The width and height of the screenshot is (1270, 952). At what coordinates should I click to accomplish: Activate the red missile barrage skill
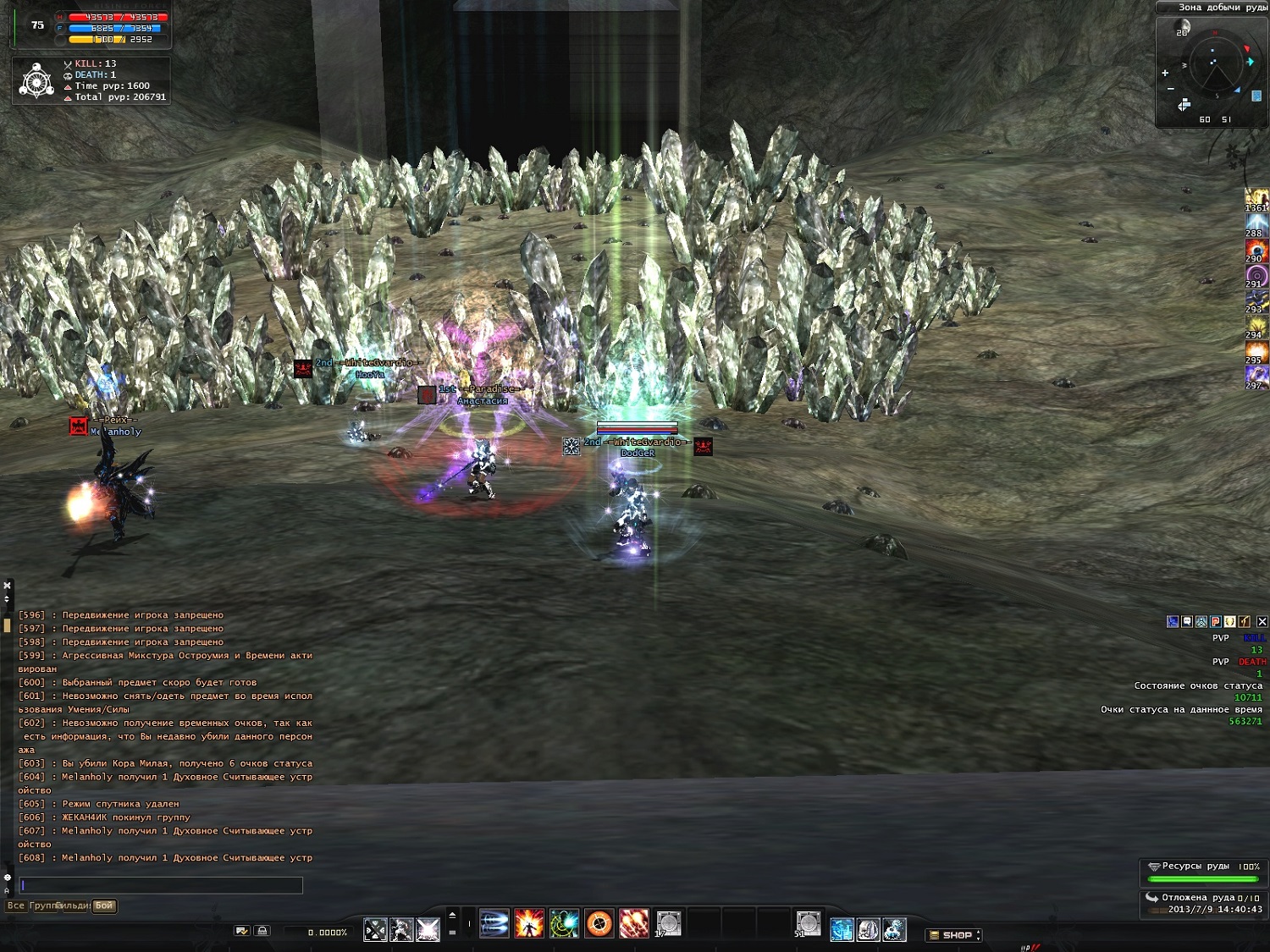(x=633, y=924)
